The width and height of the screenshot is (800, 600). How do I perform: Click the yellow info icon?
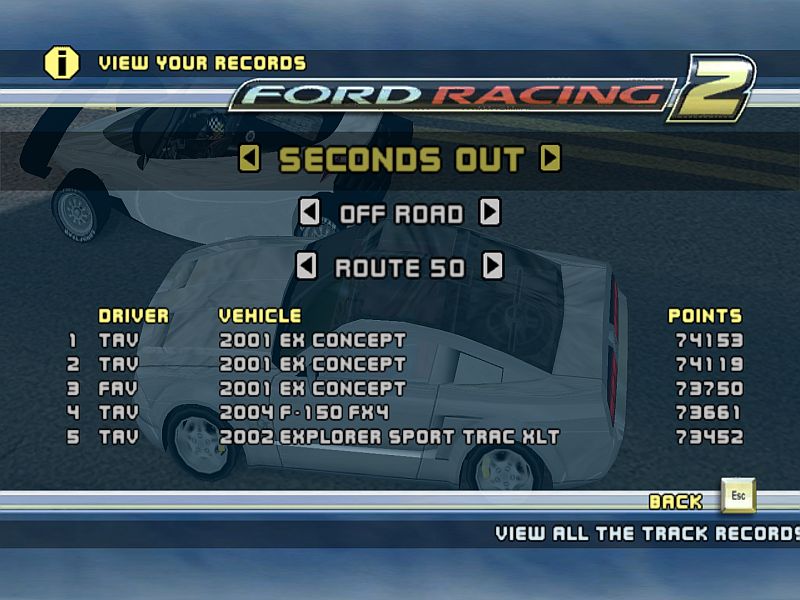[x=61, y=63]
